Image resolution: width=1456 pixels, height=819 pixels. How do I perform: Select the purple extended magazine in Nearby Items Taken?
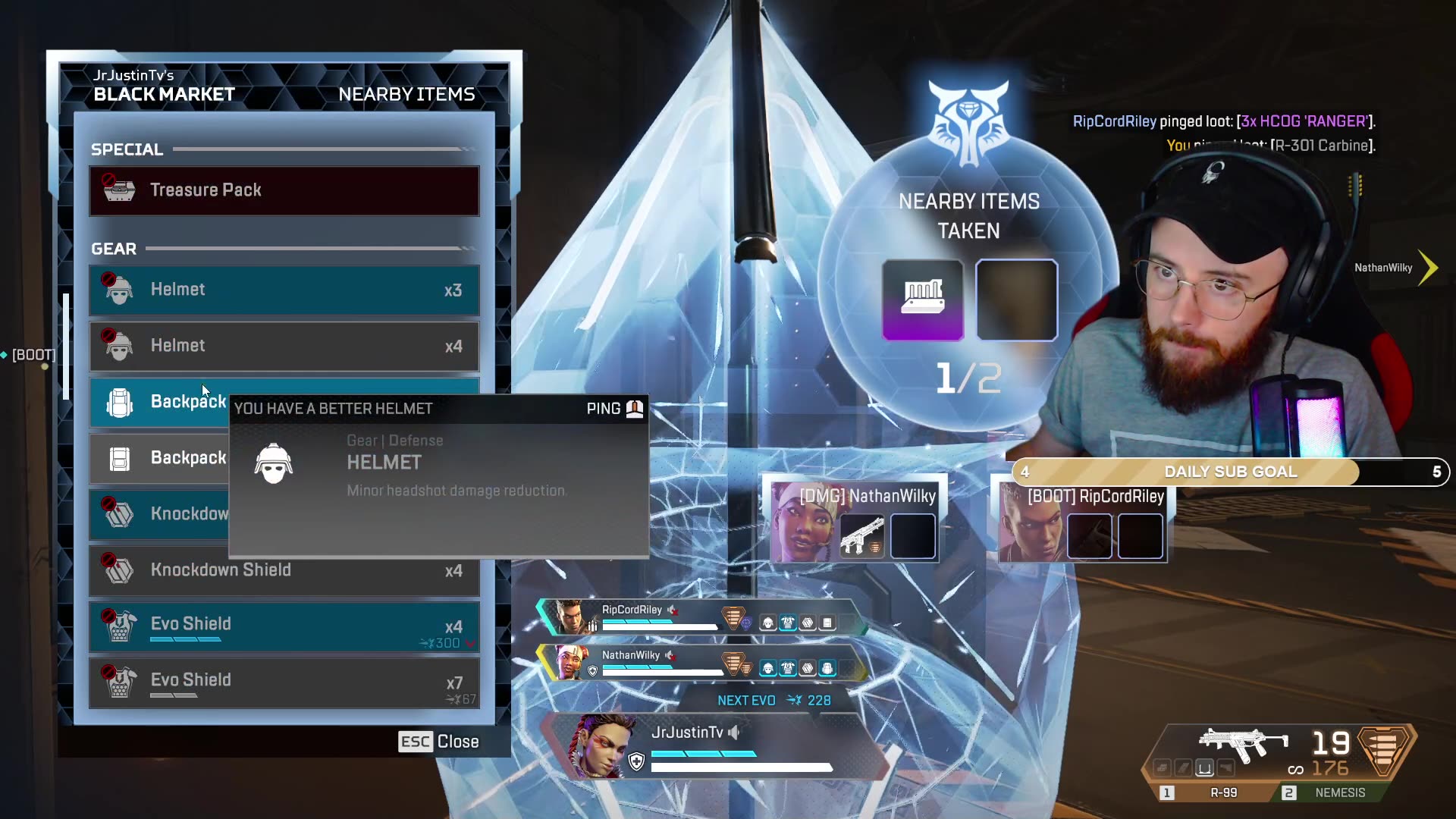924,300
